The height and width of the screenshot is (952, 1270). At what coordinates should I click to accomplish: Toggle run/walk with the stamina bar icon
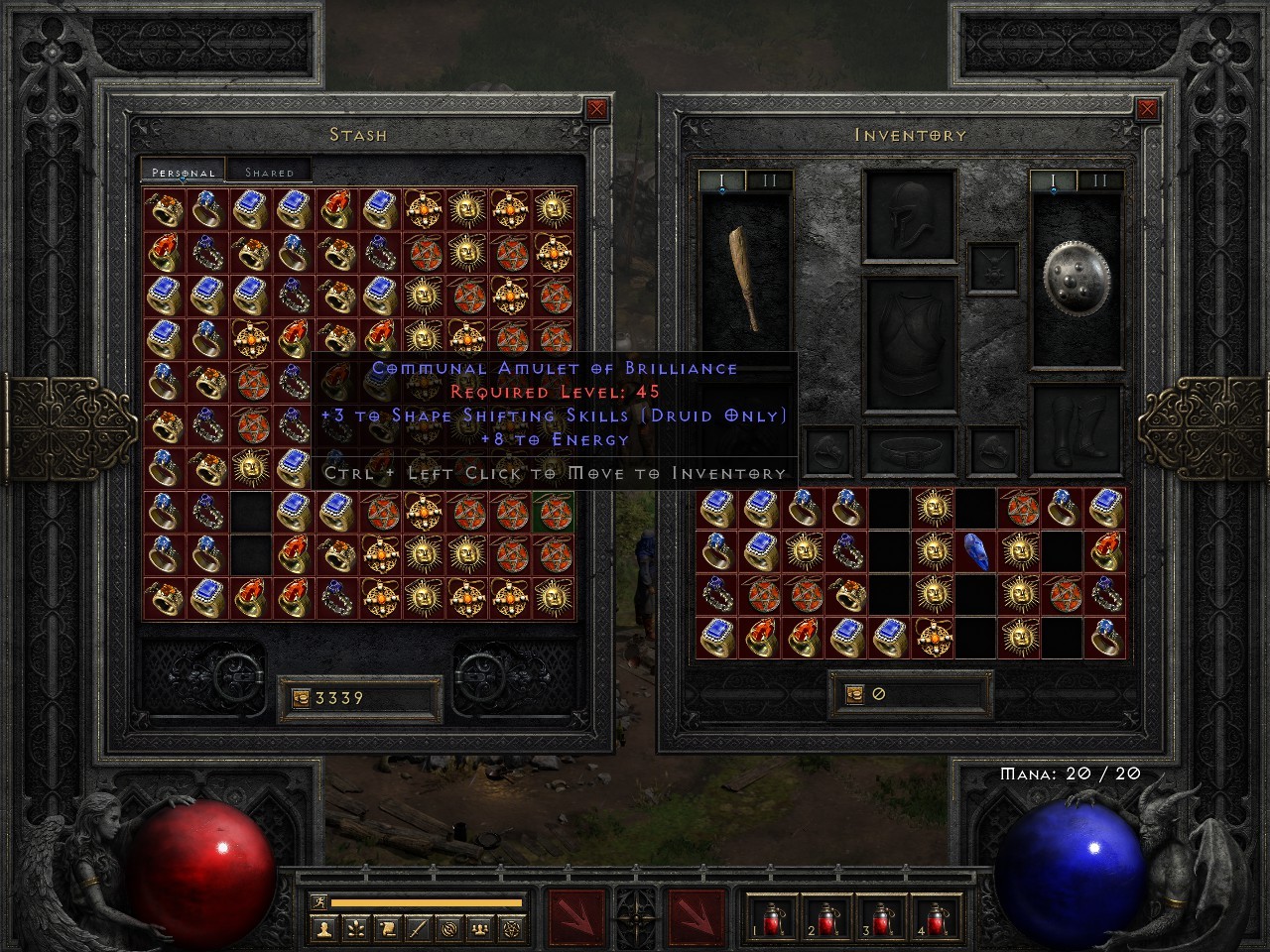pos(319,902)
